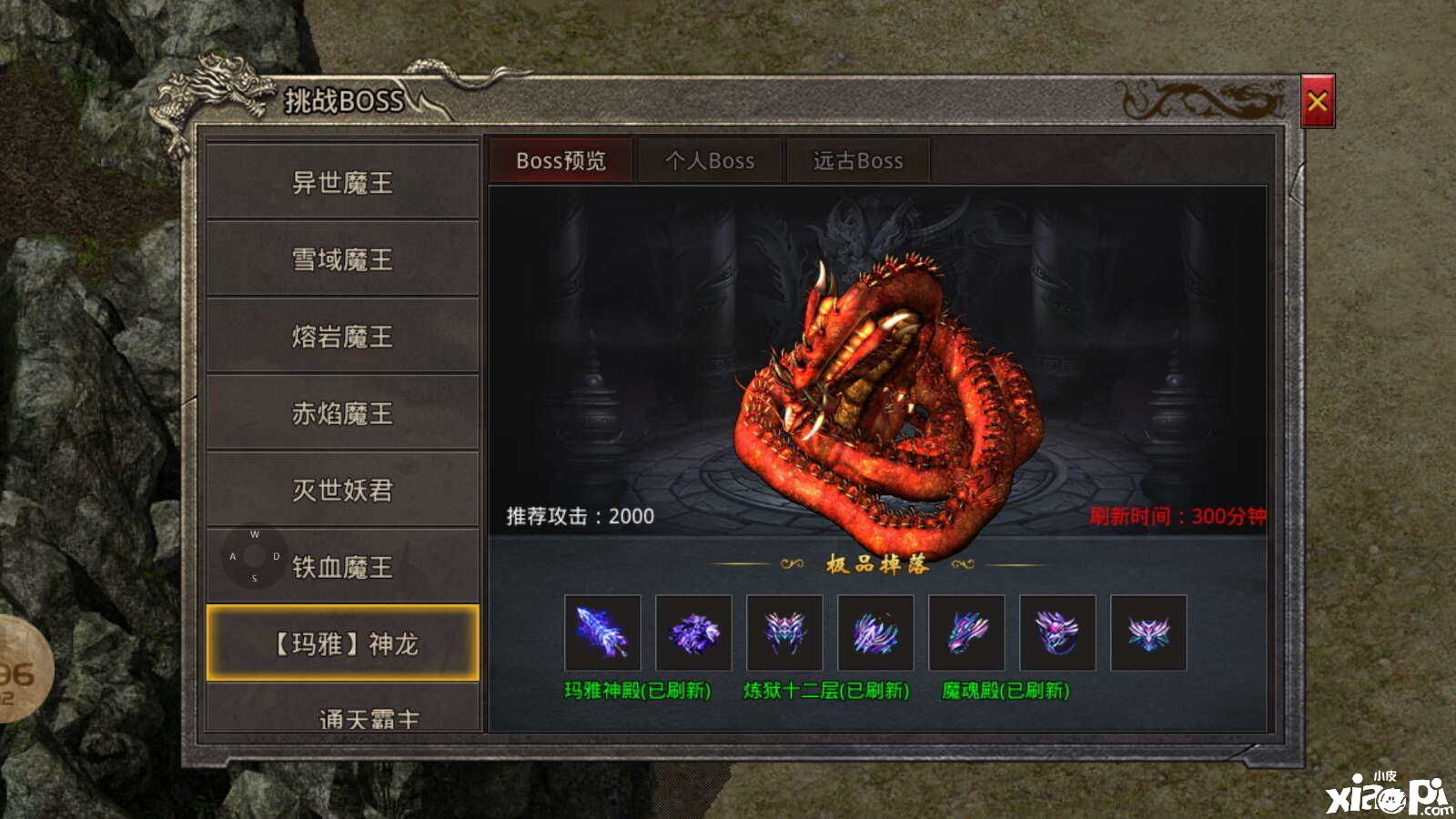Viewport: 1456px width, 819px height.
Task: Select the 【玛雅】神龙 boss entry
Action: click(x=342, y=644)
